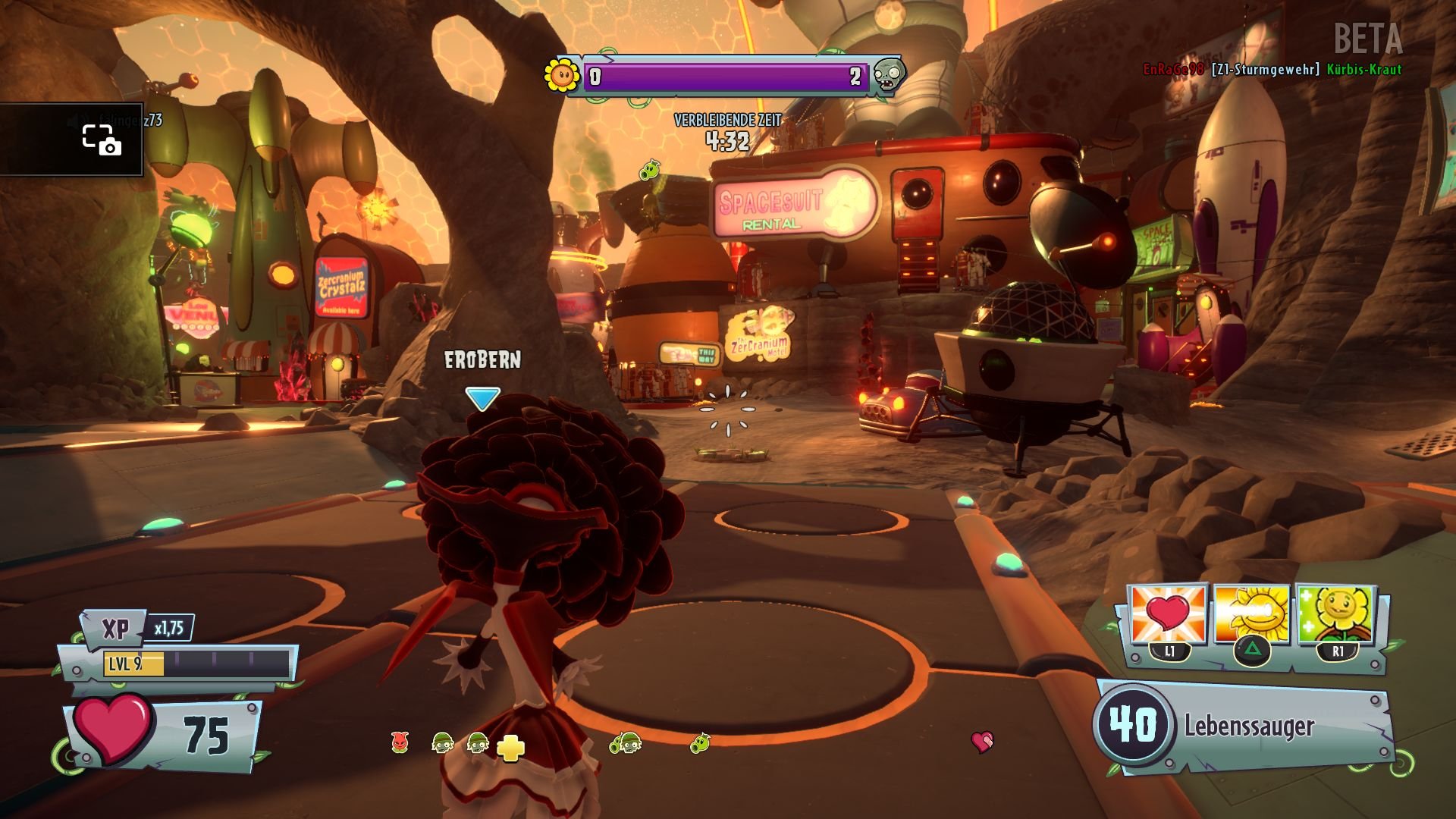Click the zombie head on the score bar

click(x=889, y=76)
